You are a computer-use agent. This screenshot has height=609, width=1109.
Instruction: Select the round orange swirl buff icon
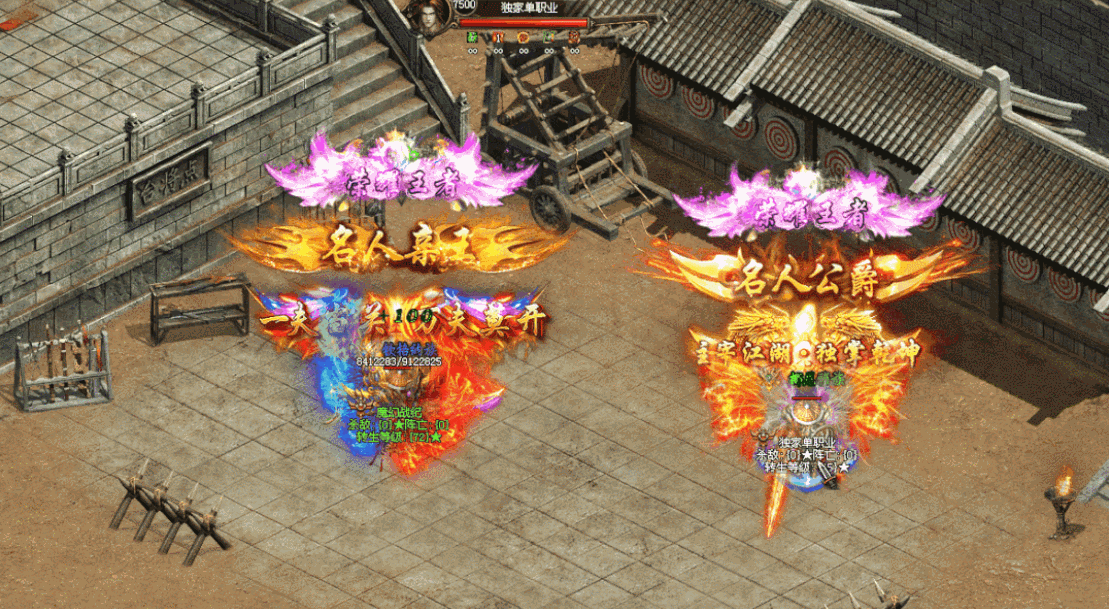point(523,37)
